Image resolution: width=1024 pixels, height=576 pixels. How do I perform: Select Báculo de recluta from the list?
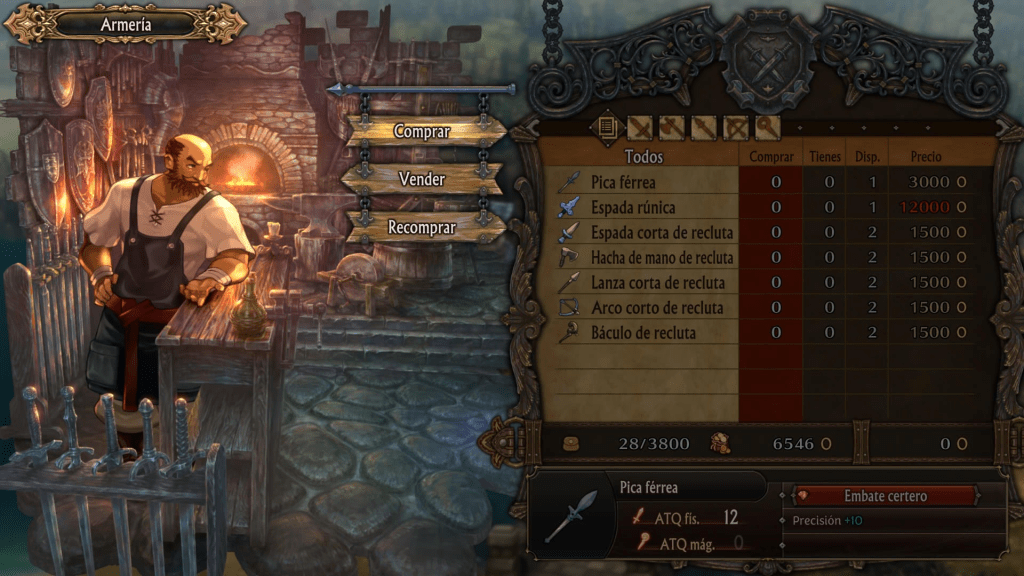click(643, 332)
